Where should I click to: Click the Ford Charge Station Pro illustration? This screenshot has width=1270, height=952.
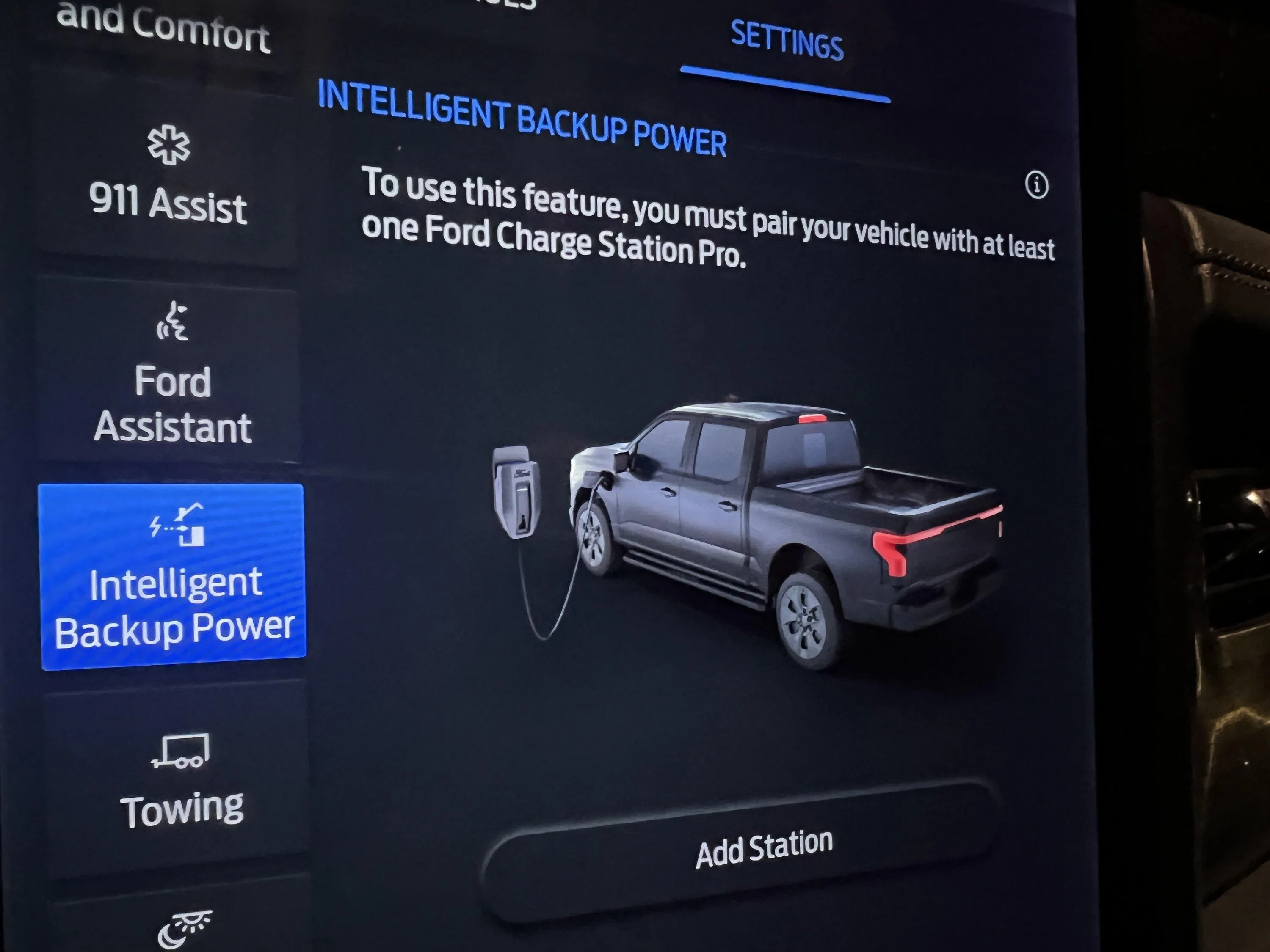coord(517,493)
